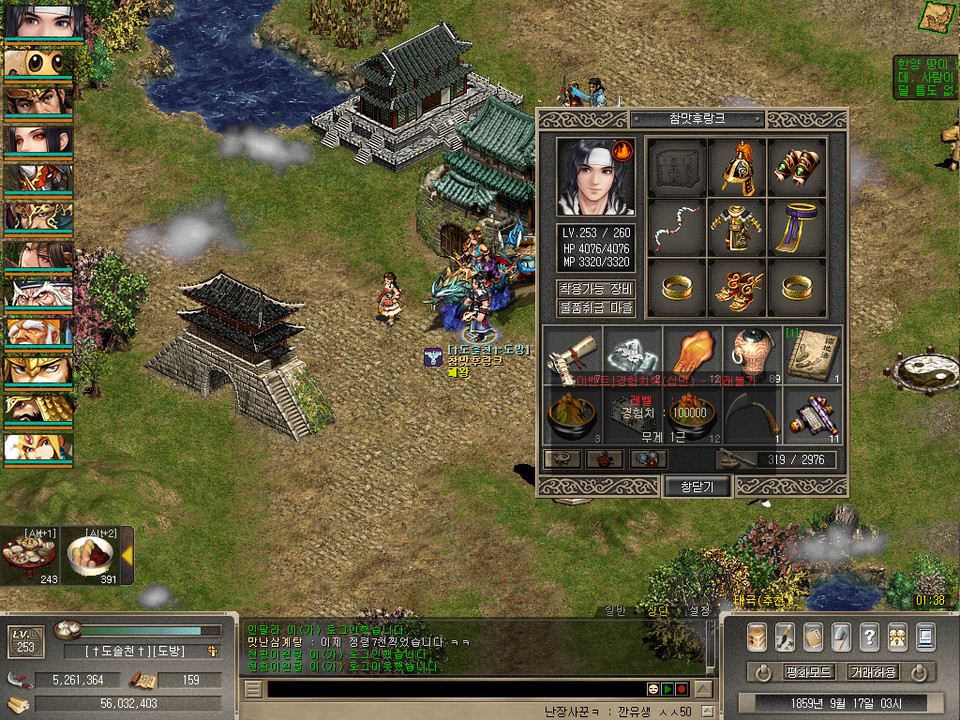
Task: Pick the patterned ceramic jar item
Action: [x=752, y=356]
